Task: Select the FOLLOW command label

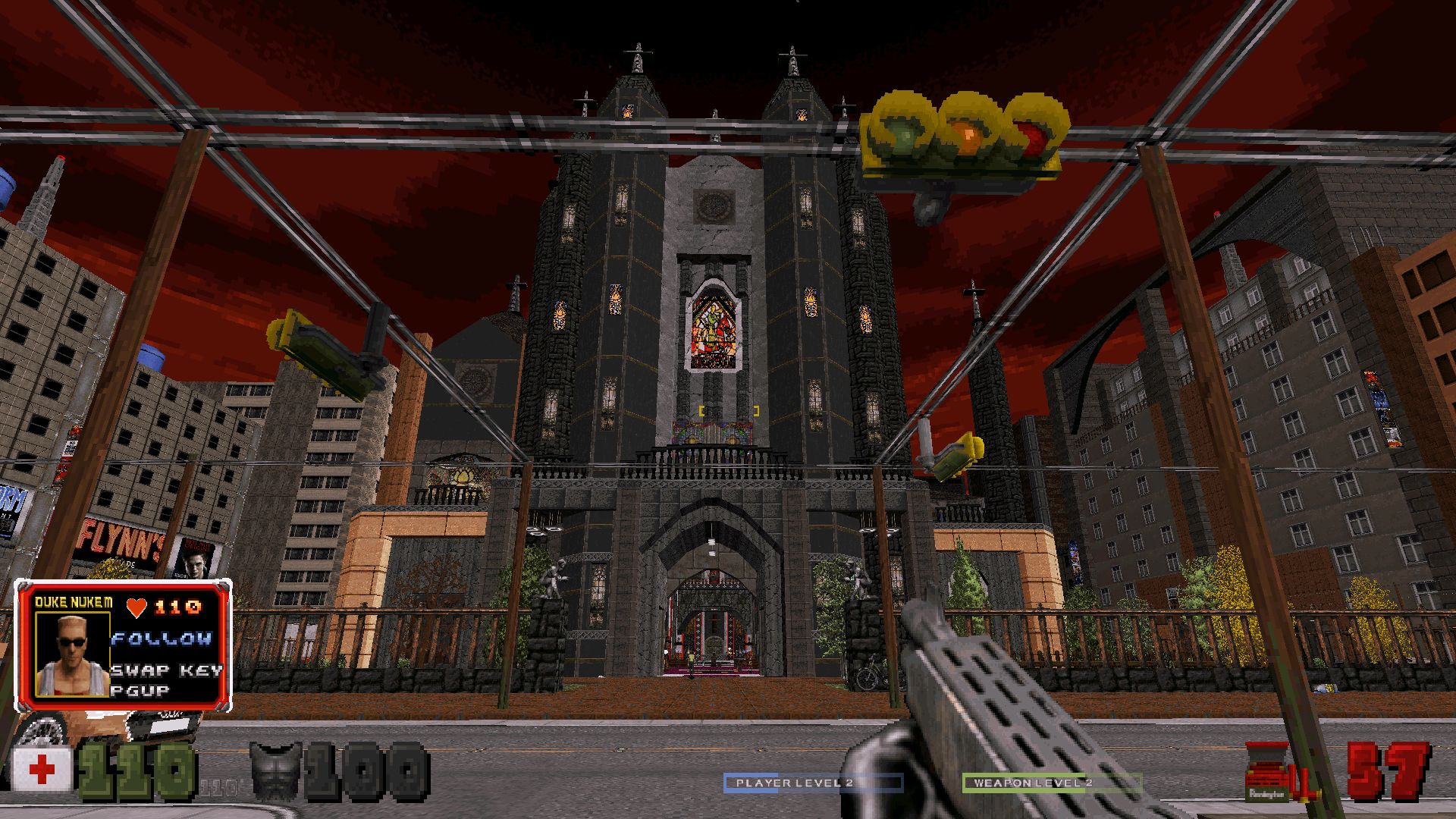Action: (162, 639)
